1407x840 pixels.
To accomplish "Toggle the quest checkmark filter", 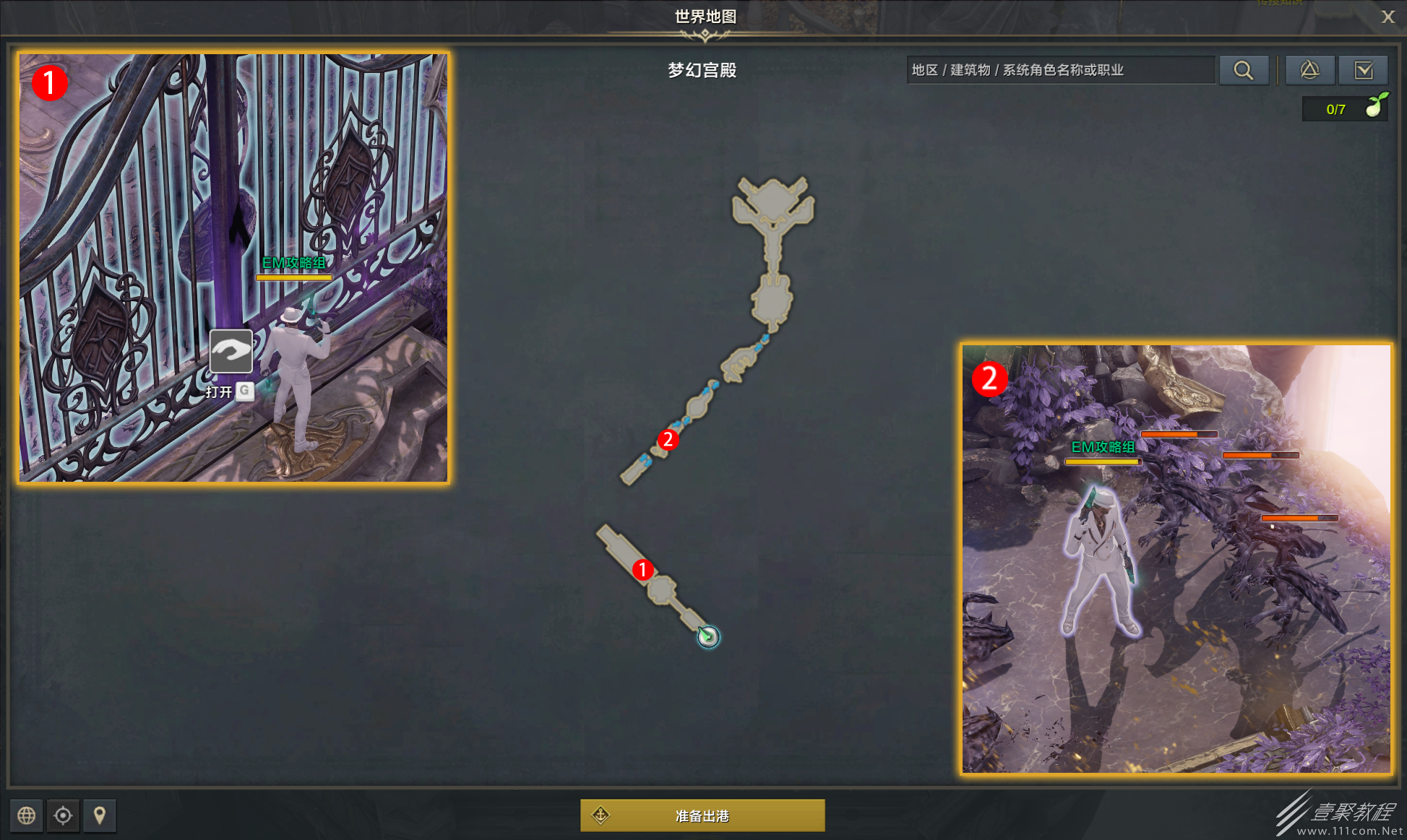I will coord(1364,70).
